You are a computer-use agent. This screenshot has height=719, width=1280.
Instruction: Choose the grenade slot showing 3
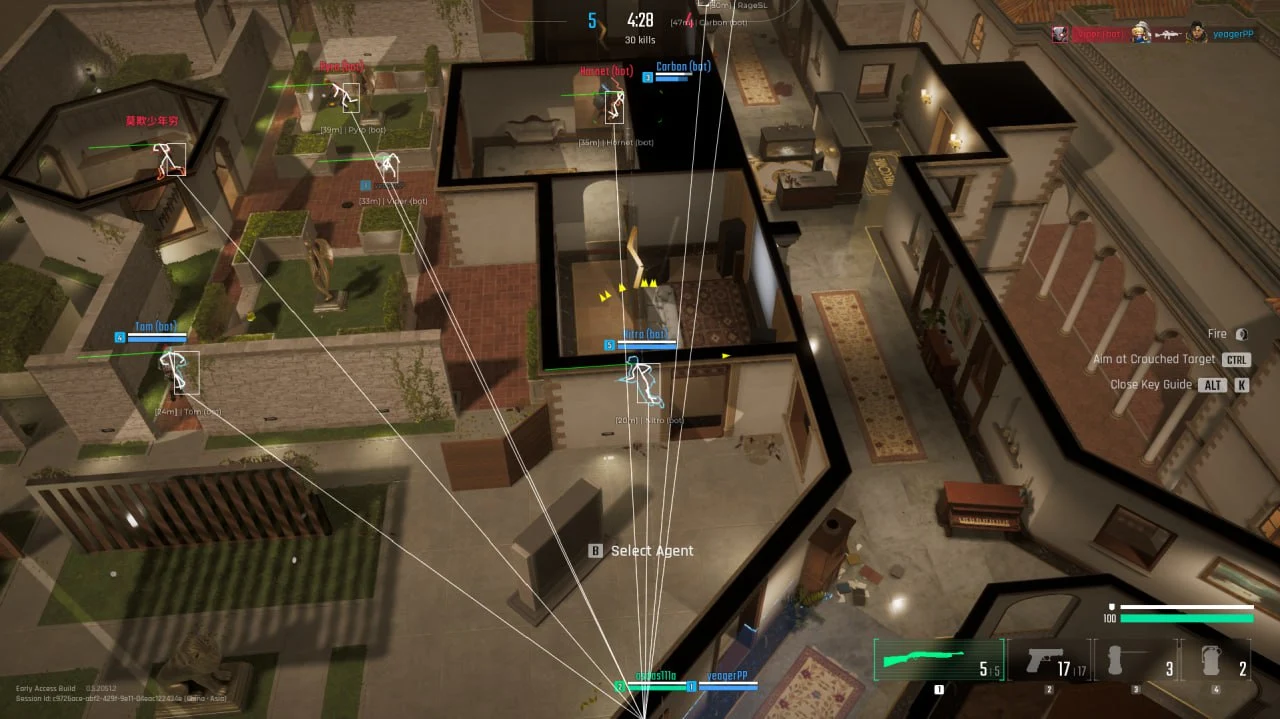1136,661
